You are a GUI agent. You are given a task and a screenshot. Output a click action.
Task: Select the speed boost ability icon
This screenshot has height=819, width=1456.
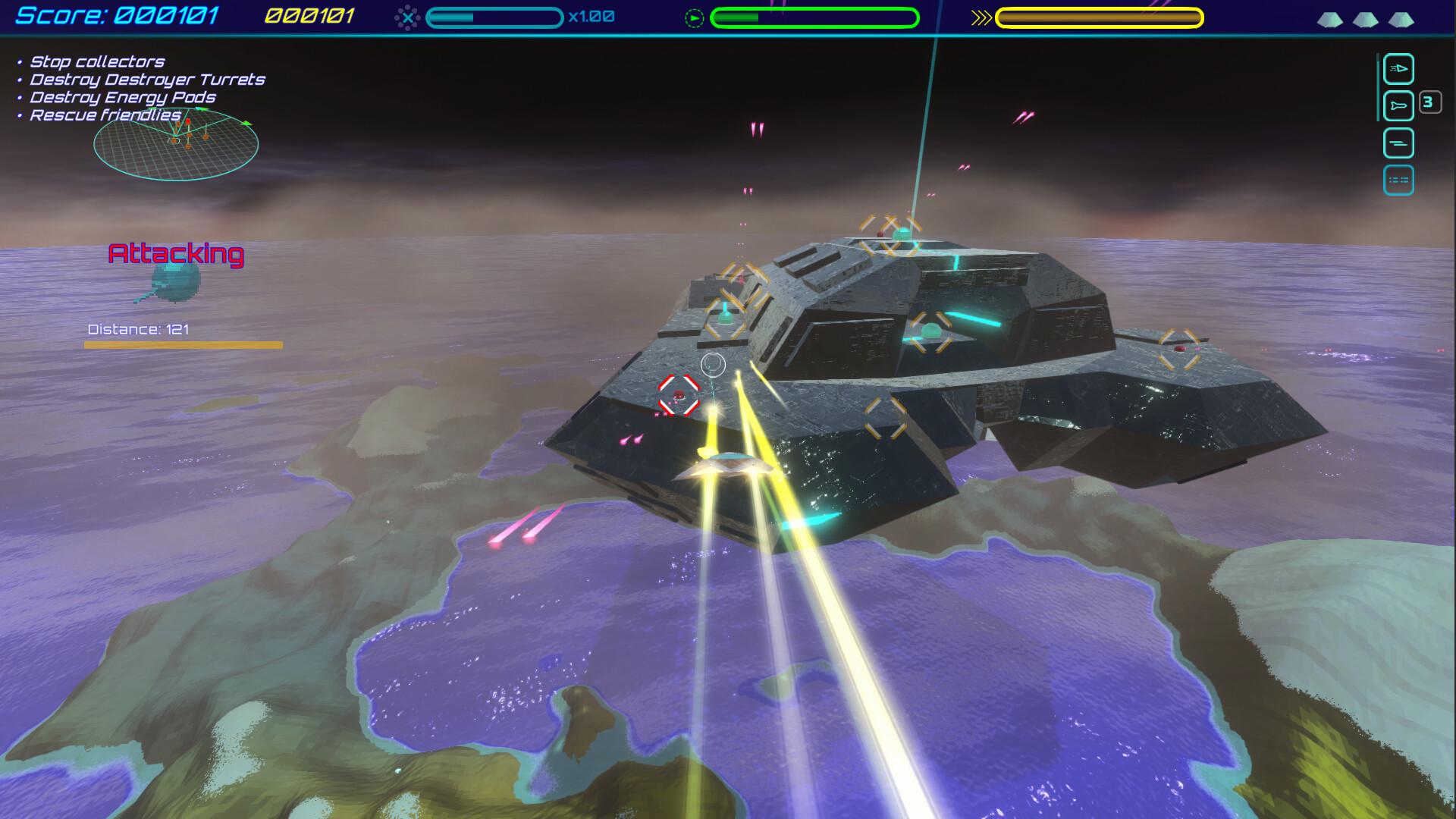1399,69
